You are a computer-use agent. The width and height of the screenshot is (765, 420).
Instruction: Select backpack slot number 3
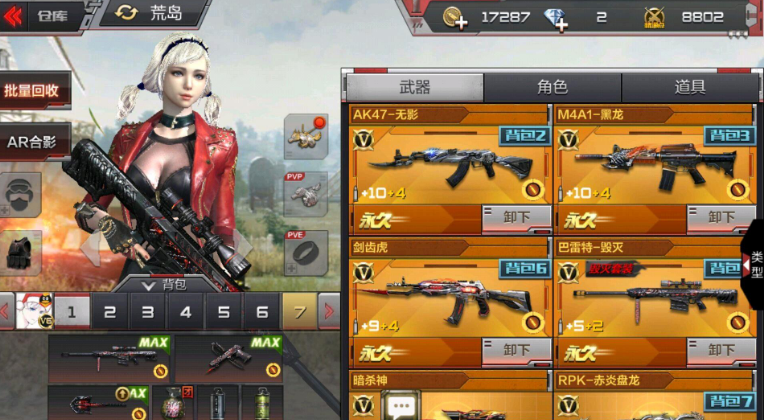147,312
